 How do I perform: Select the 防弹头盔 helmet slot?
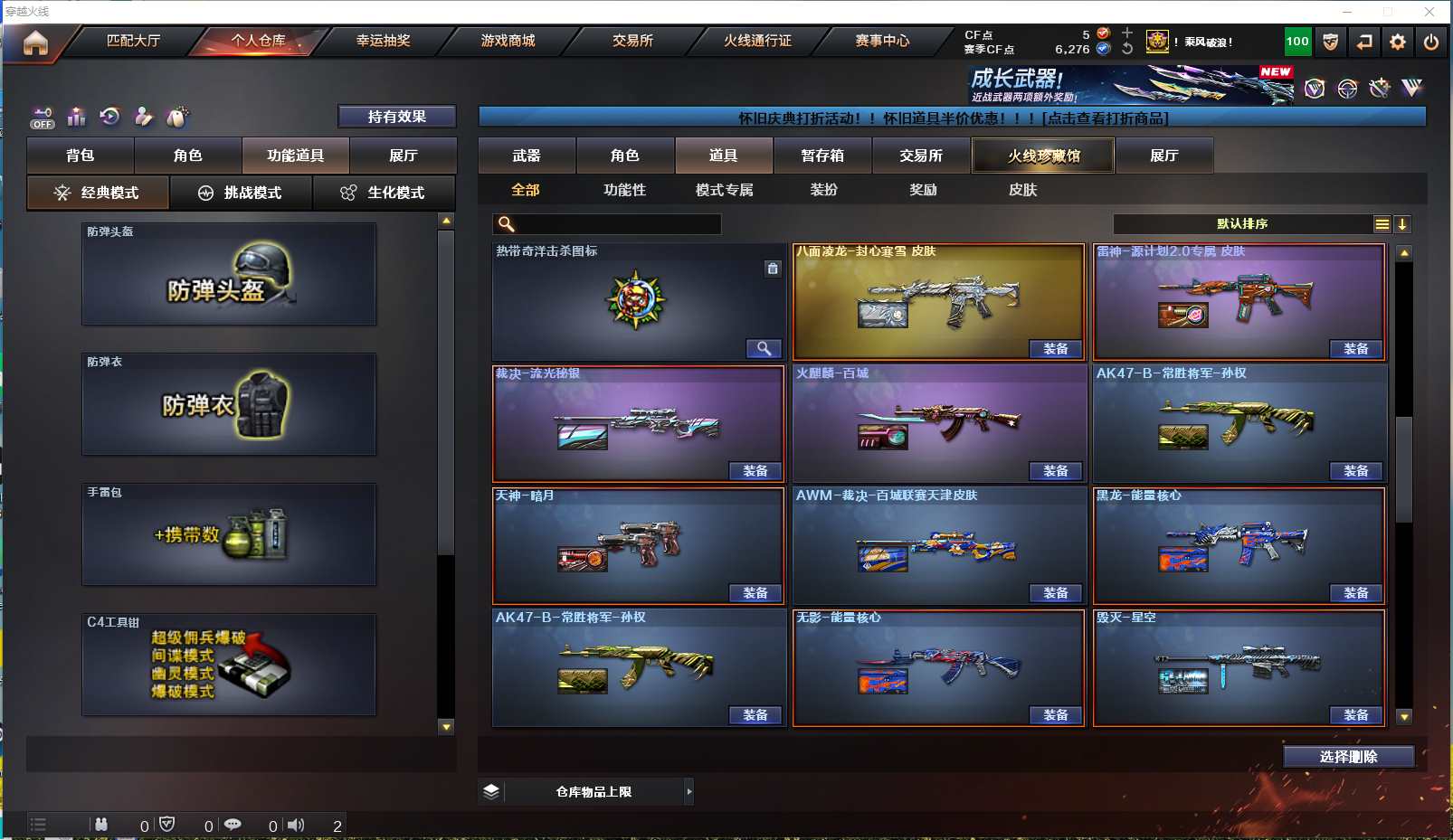[x=229, y=274]
